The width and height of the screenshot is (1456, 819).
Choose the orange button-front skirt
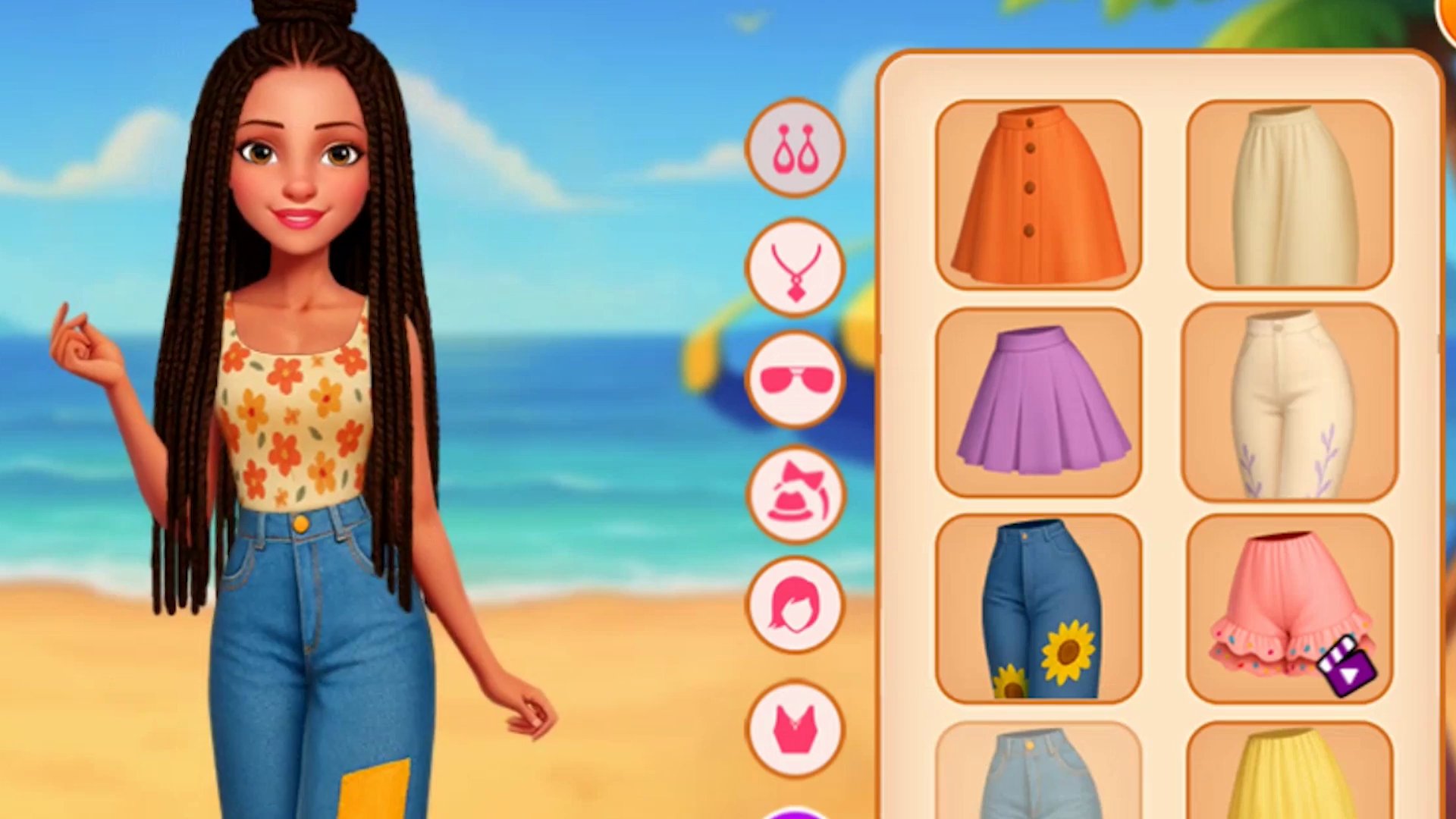click(x=1037, y=196)
